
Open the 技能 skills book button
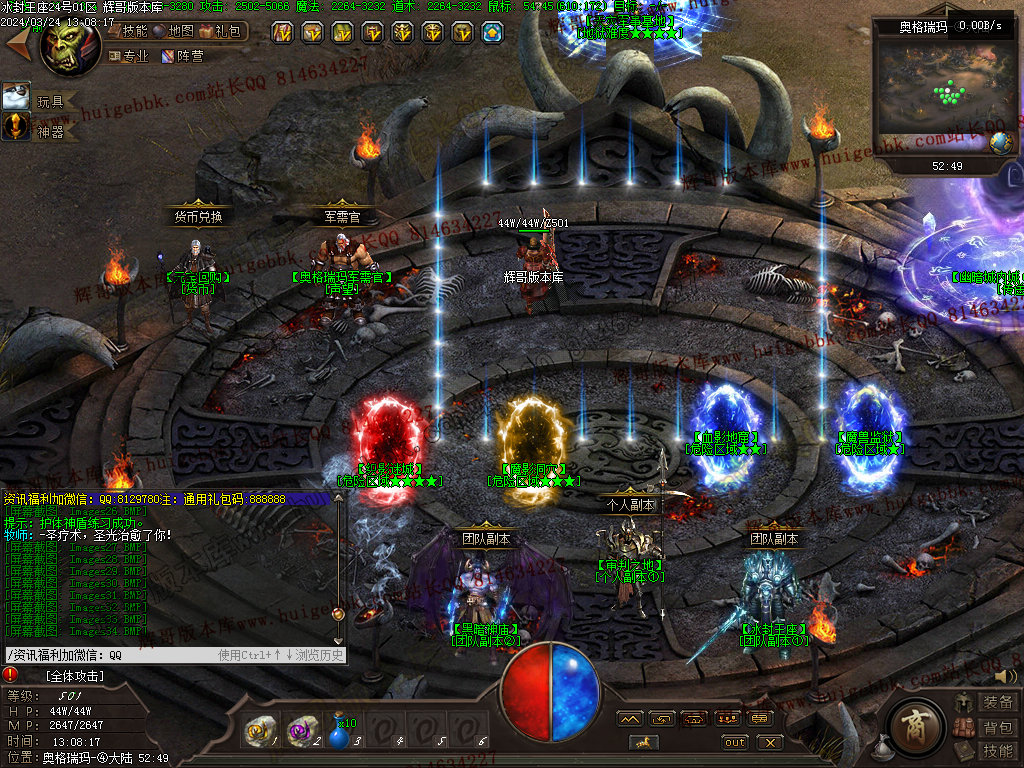coord(986,750)
